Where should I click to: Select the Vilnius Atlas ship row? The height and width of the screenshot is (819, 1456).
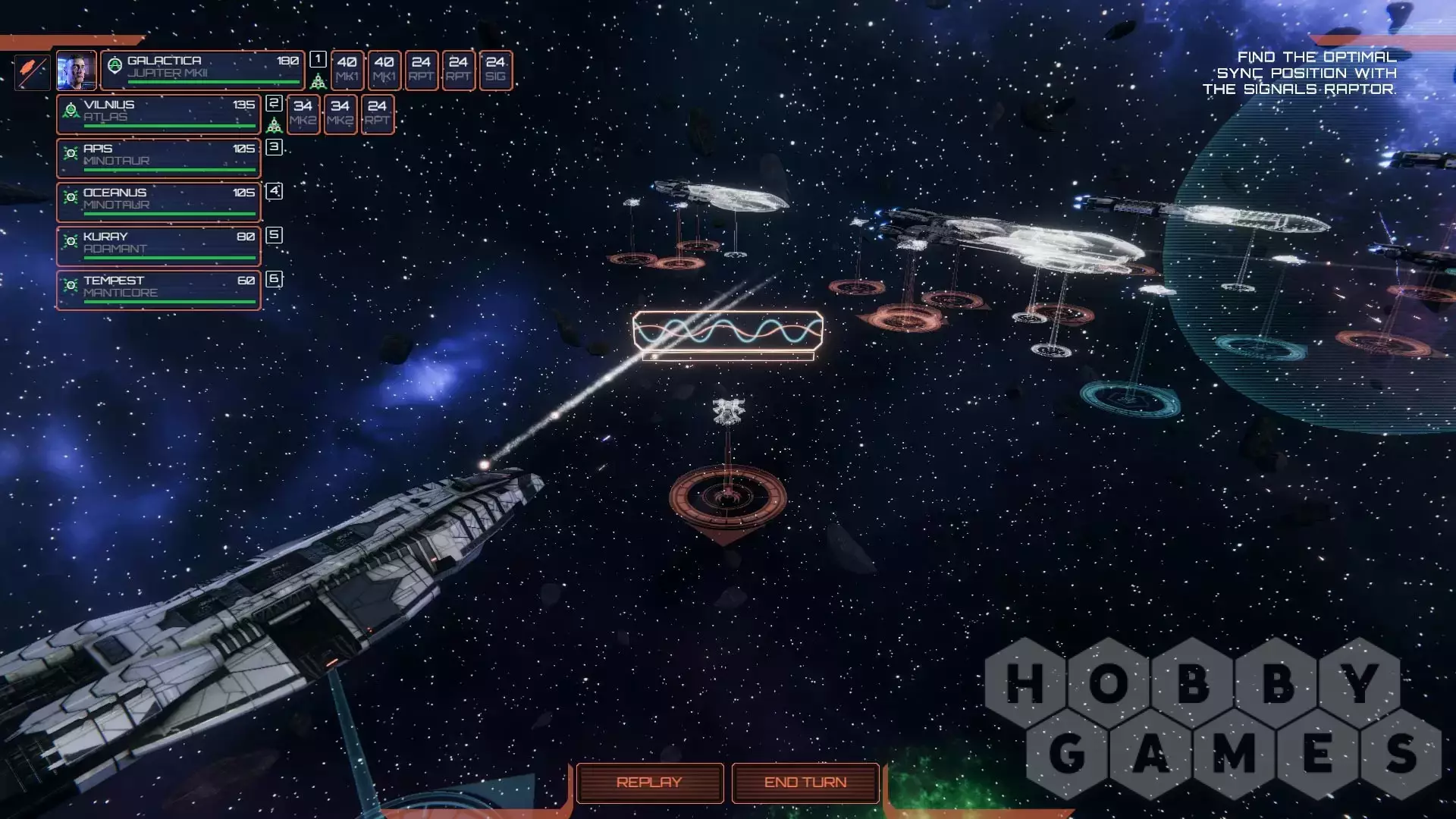pos(158,114)
